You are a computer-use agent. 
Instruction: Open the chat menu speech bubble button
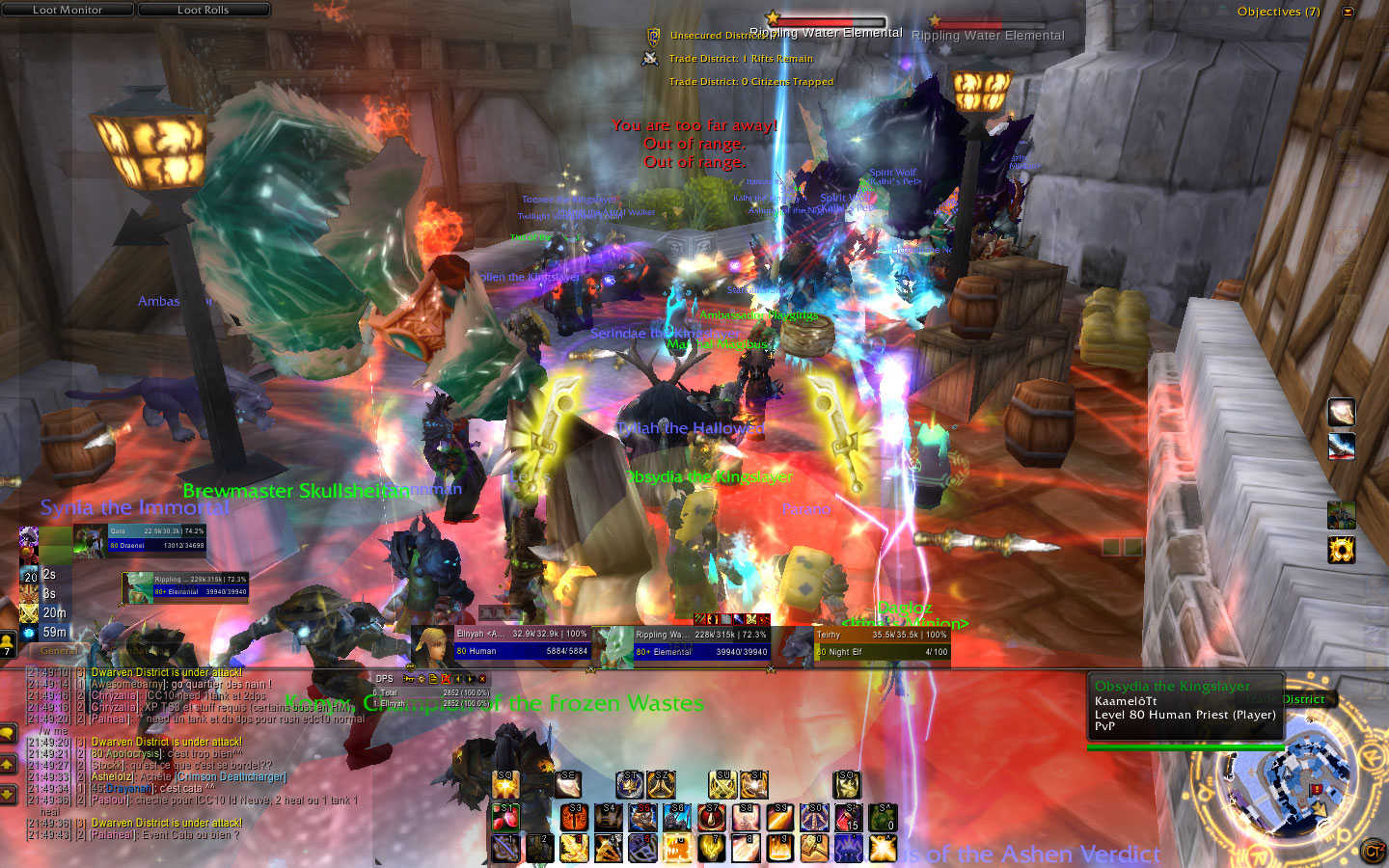(8, 734)
